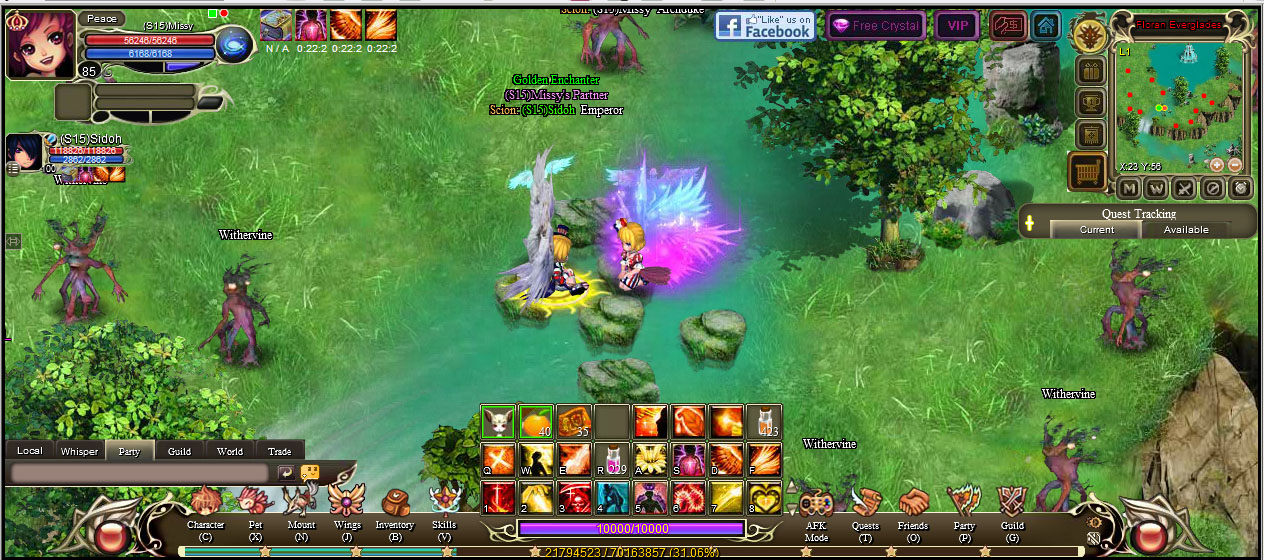Open the Character panel
Viewport: 1264px width, 560px height.
(x=205, y=503)
